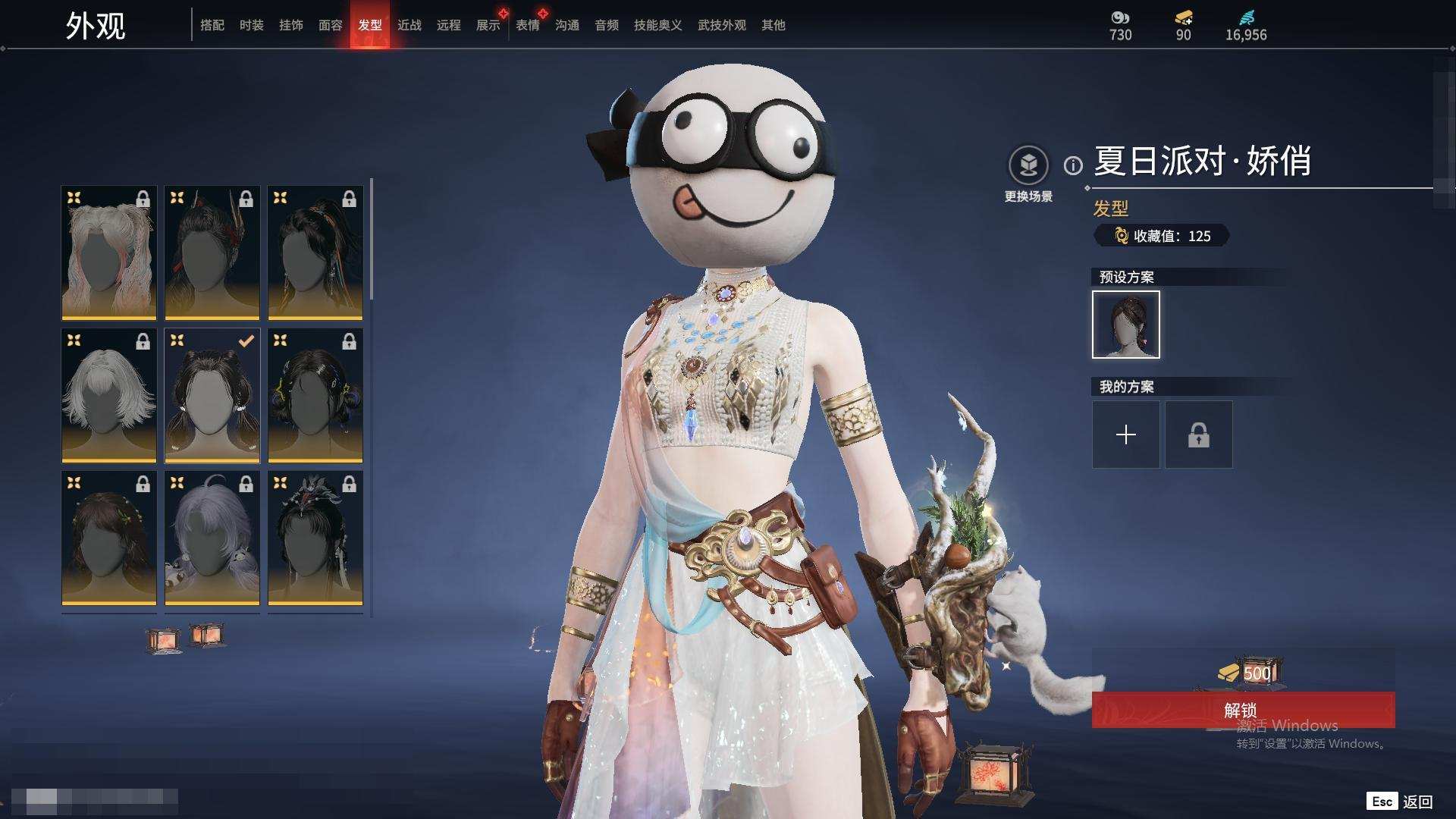Screen dimensions: 1456x819
Task: Open the 其他 tab
Action: [773, 25]
